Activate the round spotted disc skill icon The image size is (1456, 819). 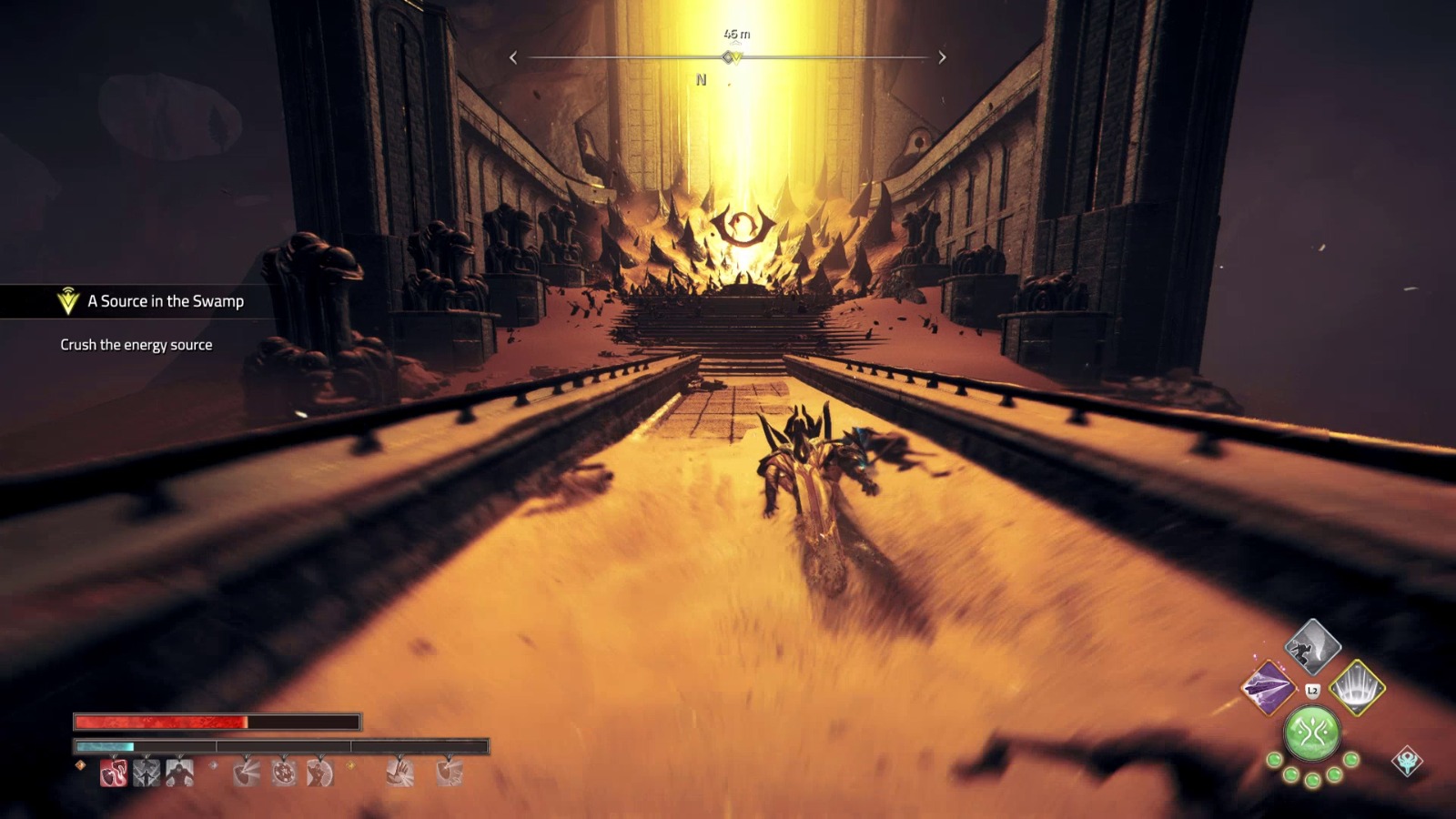pyautogui.click(x=284, y=773)
